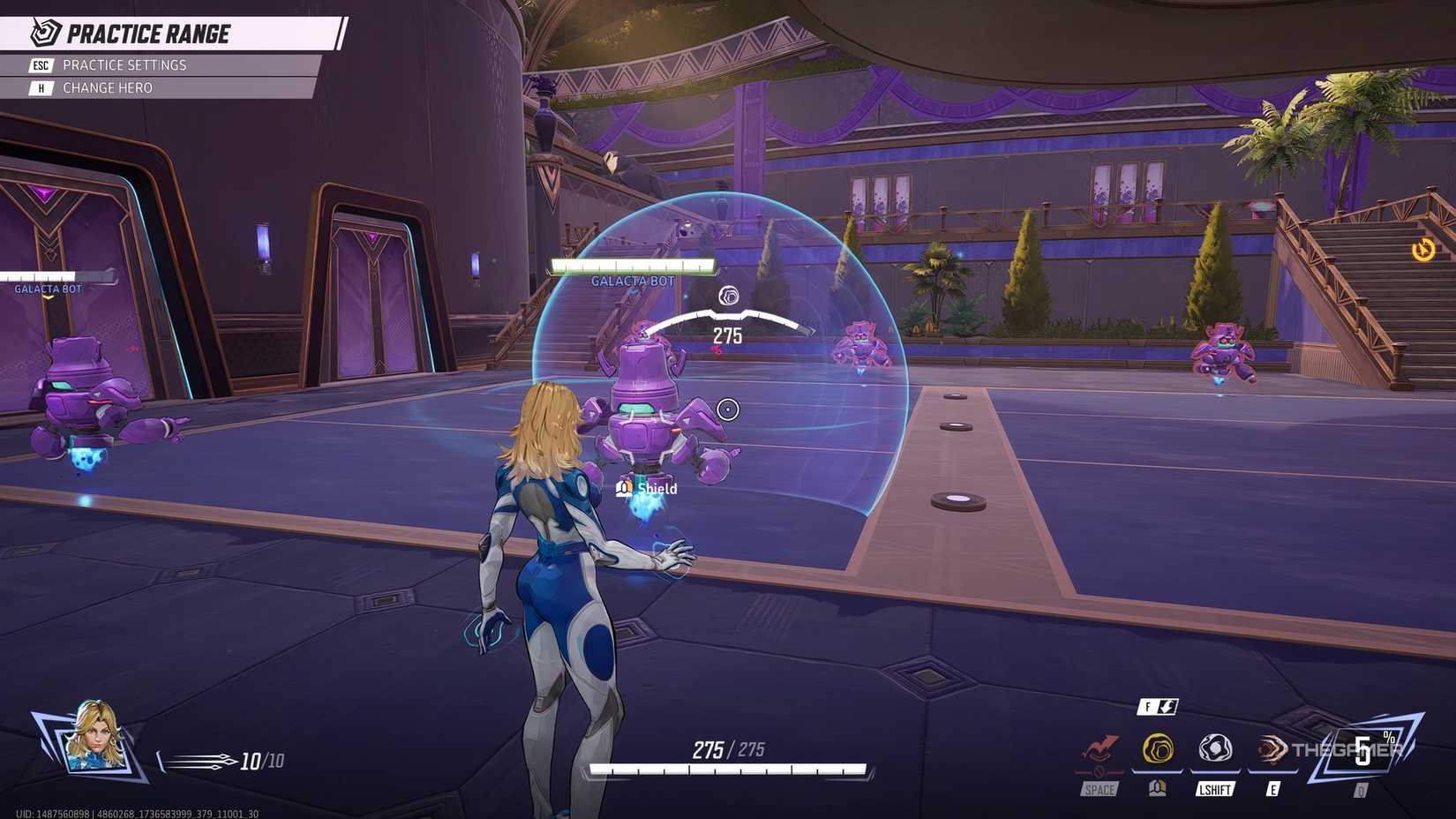This screenshot has width=1456, height=819.
Task: Toggle the H keybind indicator
Action: click(x=41, y=87)
